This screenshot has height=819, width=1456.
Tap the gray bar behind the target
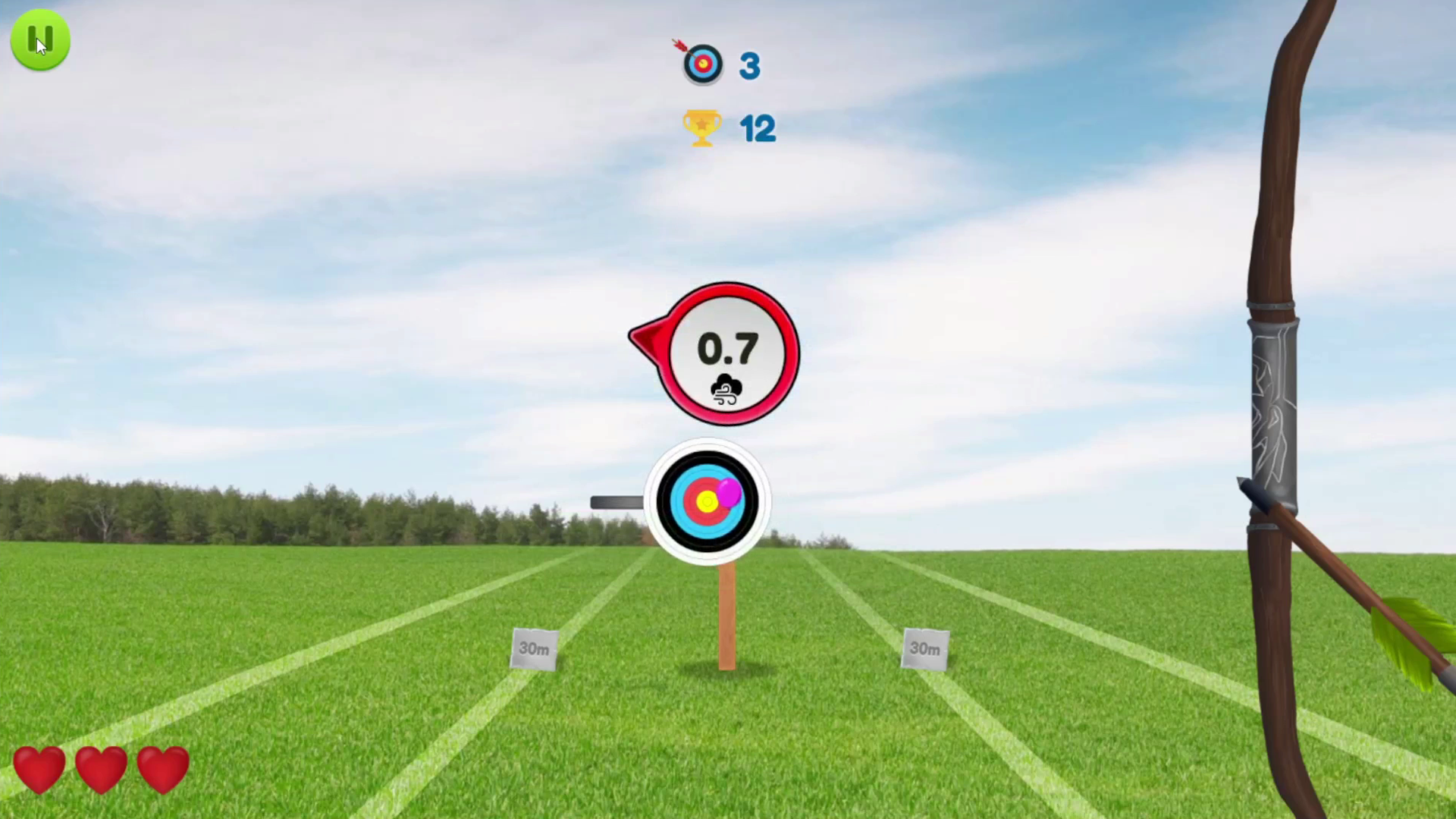tap(618, 501)
